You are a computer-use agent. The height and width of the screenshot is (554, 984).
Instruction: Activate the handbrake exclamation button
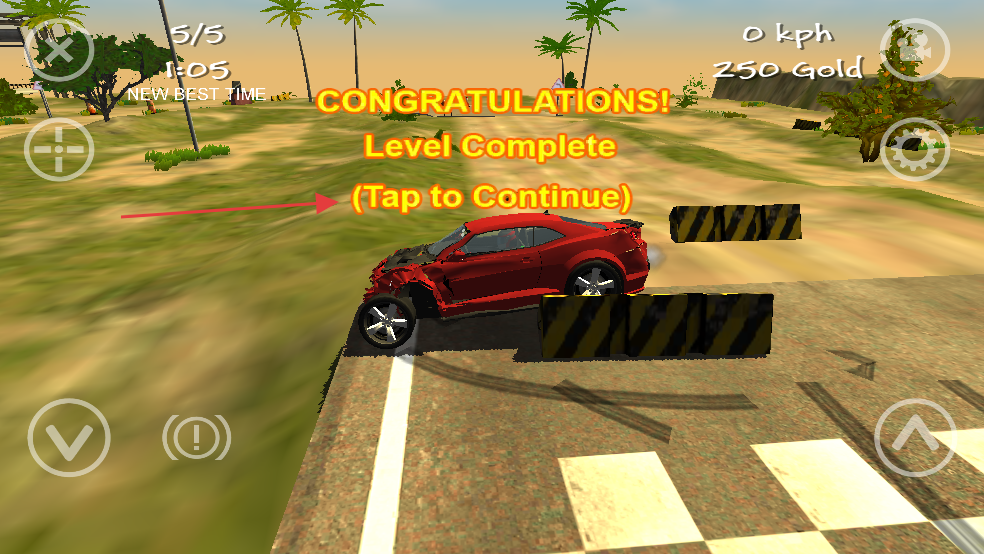[x=196, y=437]
